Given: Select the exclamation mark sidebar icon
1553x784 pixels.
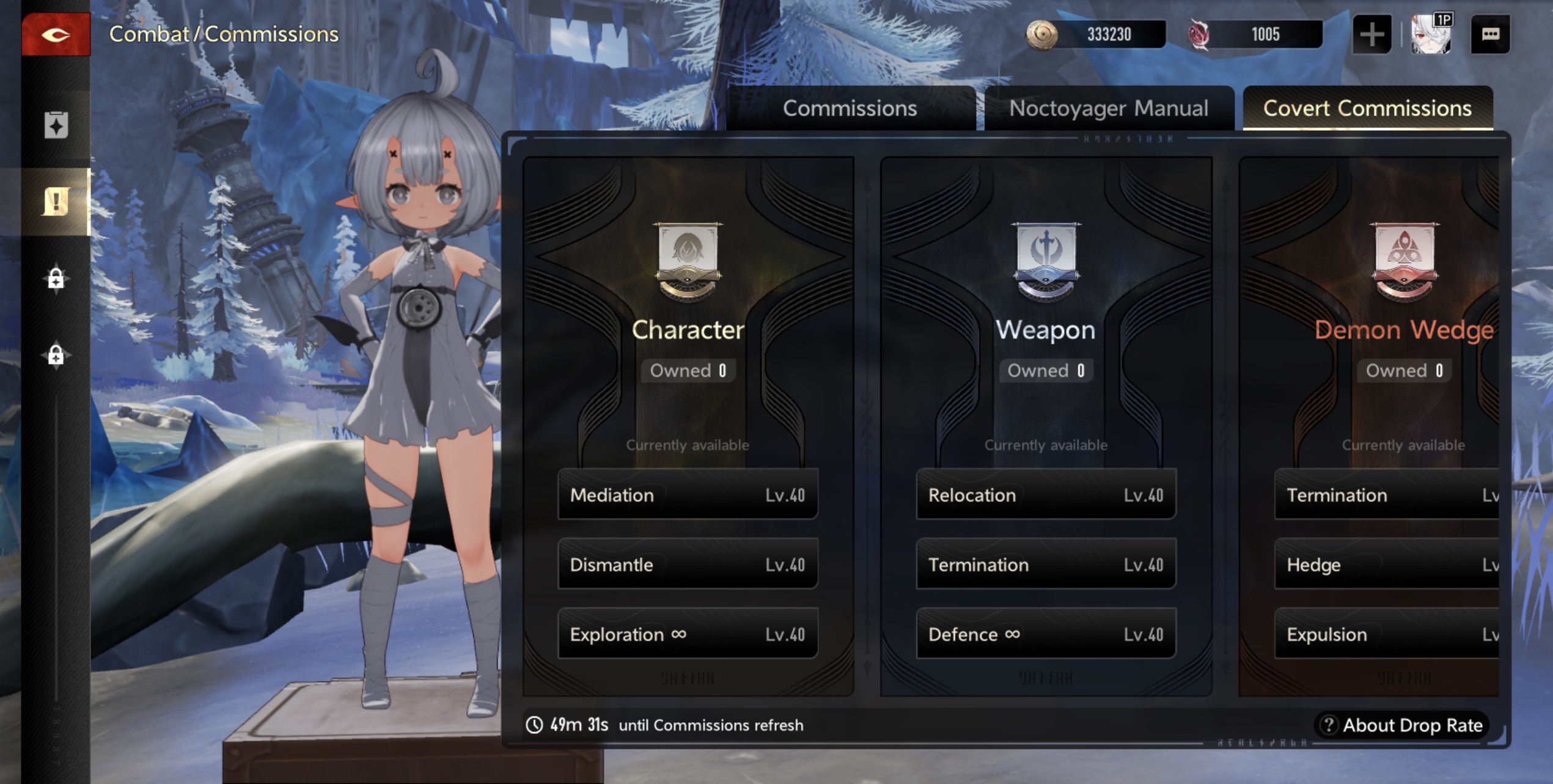Looking at the screenshot, I should (x=56, y=201).
